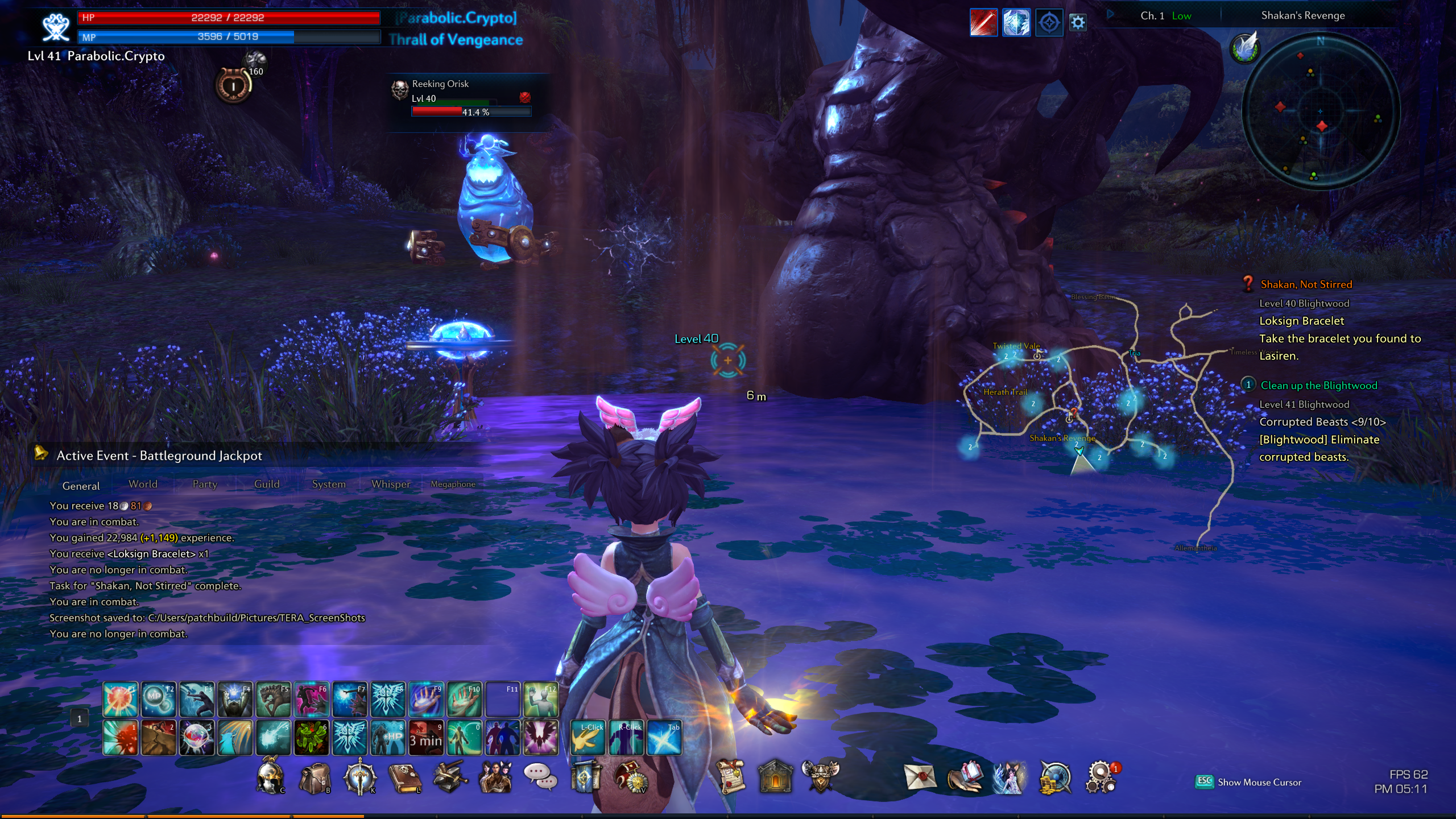The height and width of the screenshot is (819, 1456).
Task: Open the anvil and hammer crafting icon
Action: 449,777
